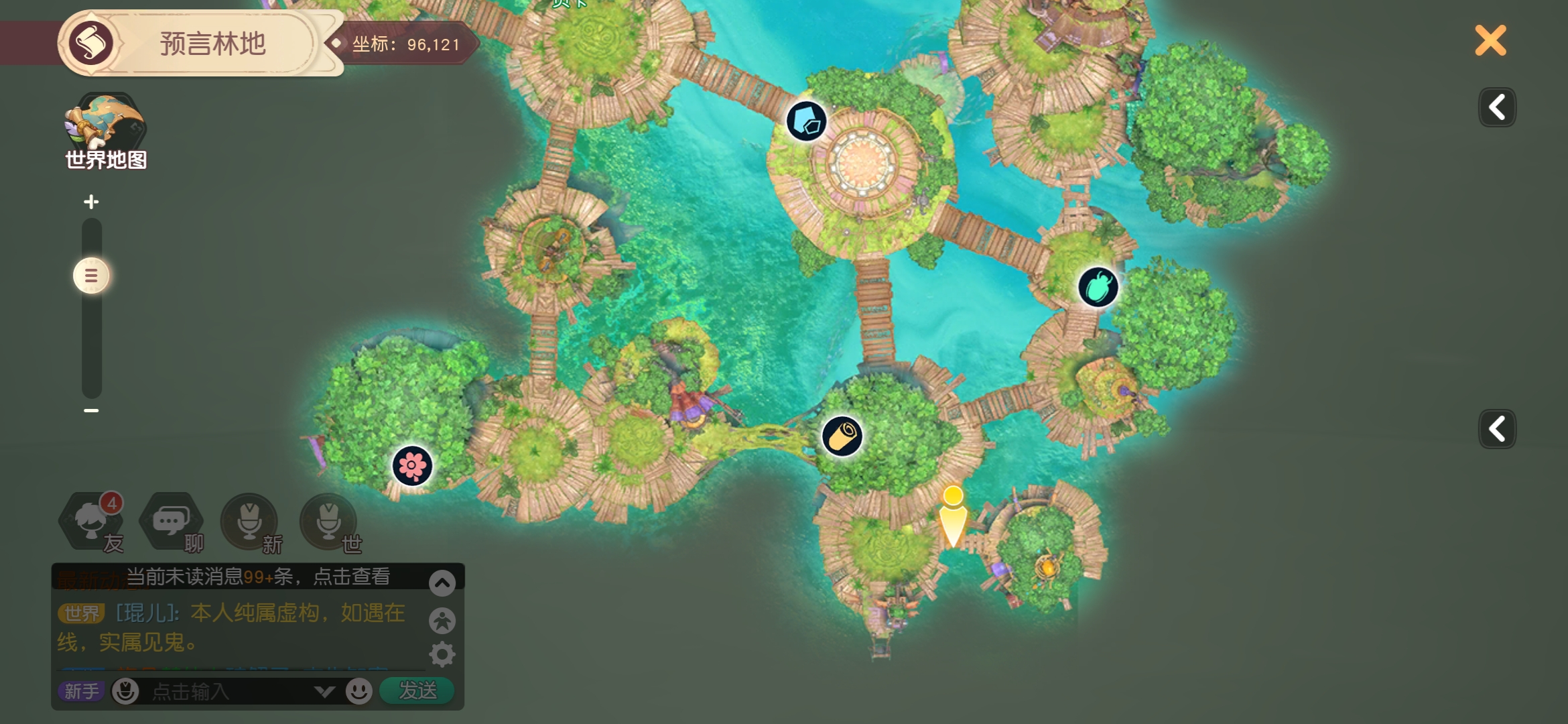
Task: Open the 世界地图 world map
Action: point(105,131)
